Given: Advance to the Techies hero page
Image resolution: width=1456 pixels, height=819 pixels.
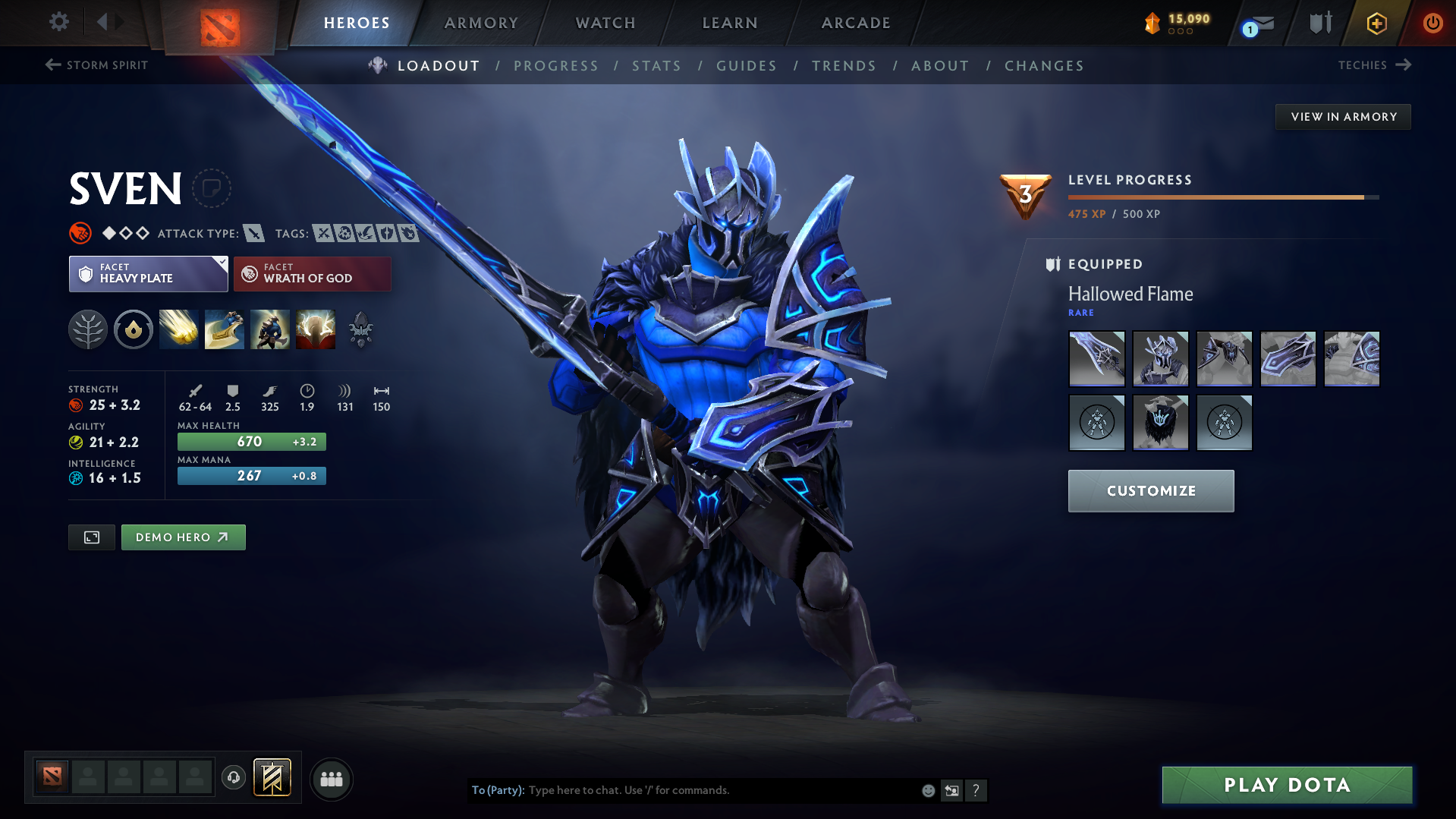Looking at the screenshot, I should (1375, 65).
